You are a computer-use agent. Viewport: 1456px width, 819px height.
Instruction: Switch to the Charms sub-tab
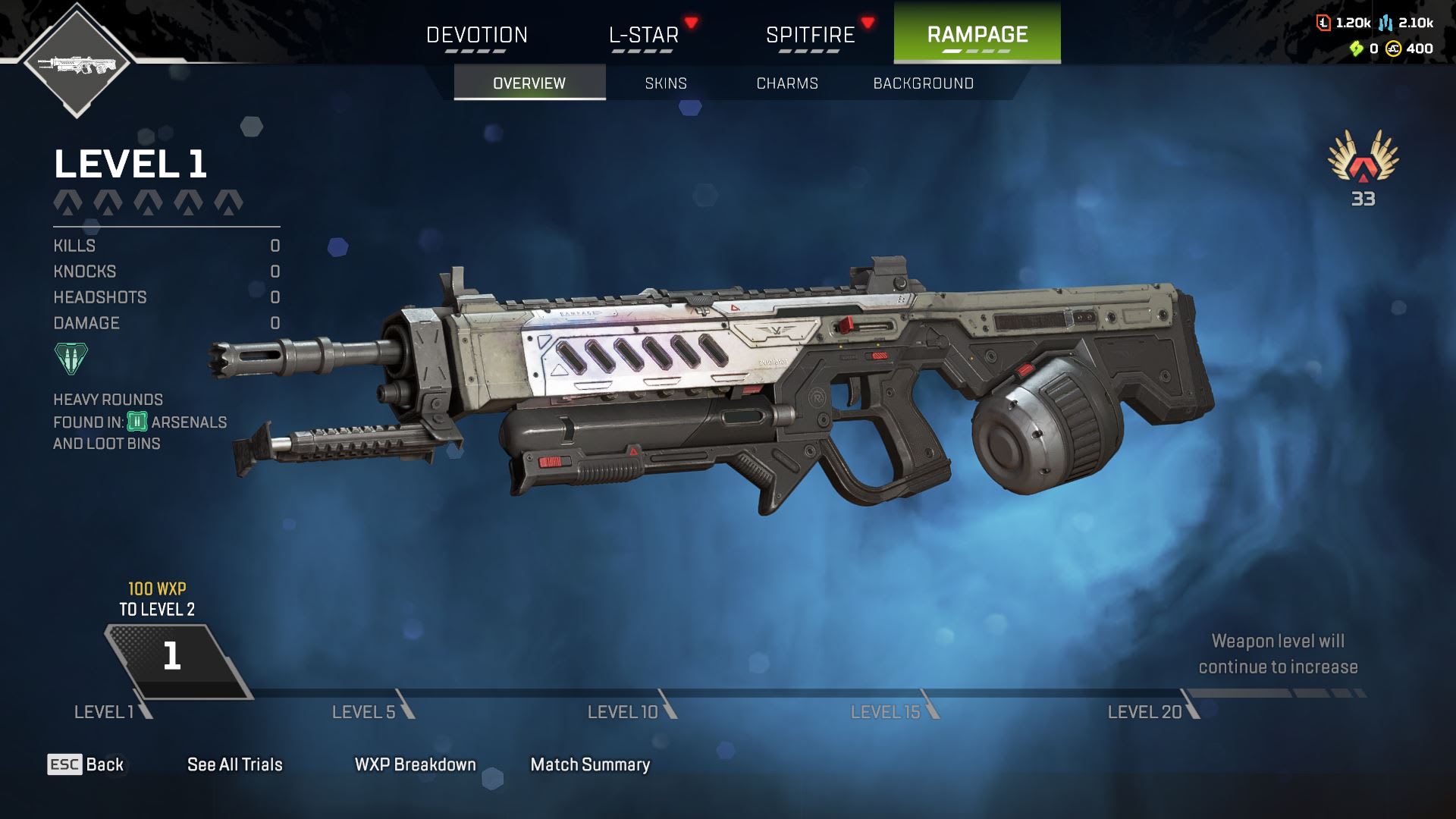[787, 83]
